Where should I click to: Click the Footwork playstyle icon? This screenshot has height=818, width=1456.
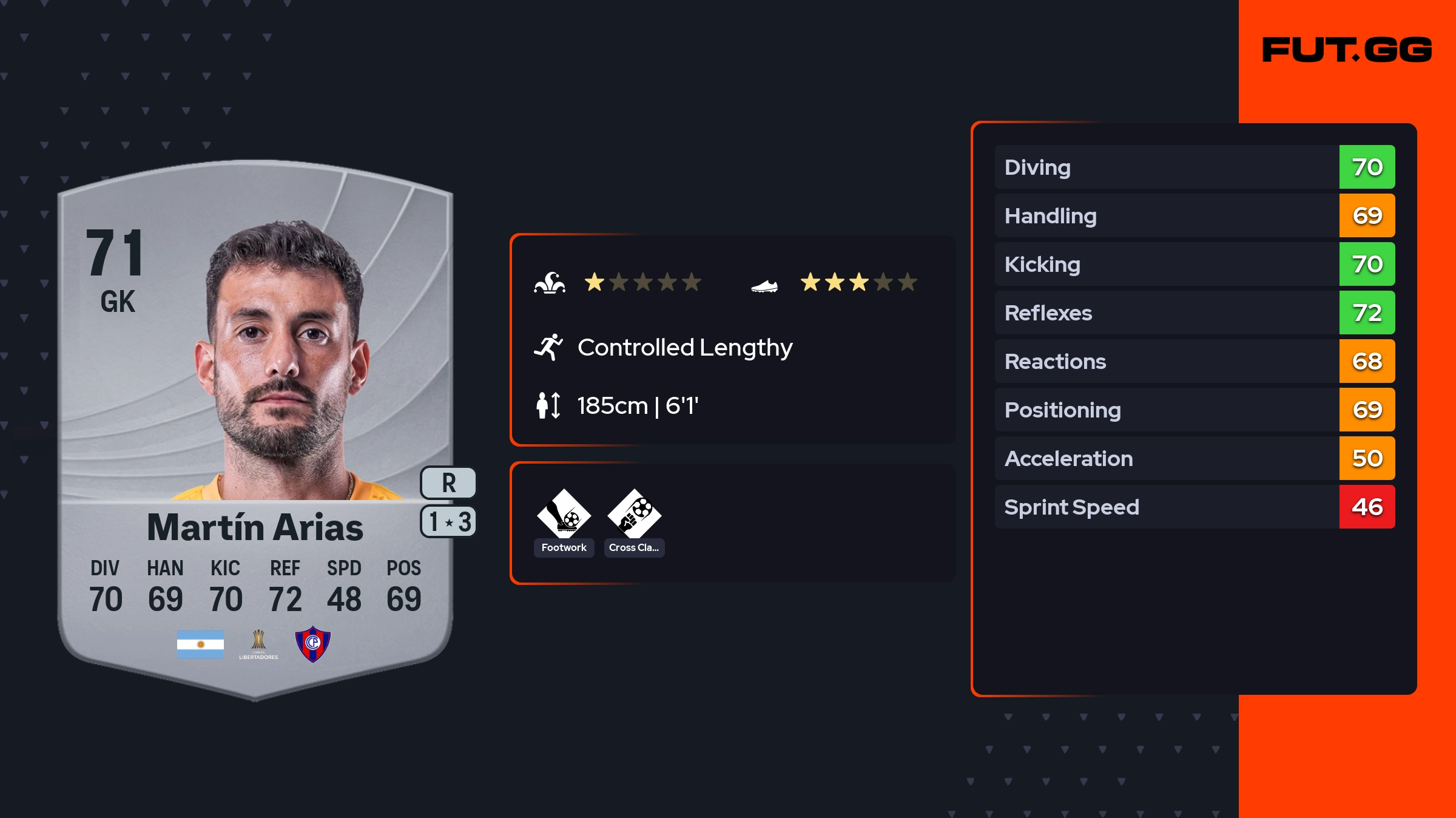click(564, 515)
